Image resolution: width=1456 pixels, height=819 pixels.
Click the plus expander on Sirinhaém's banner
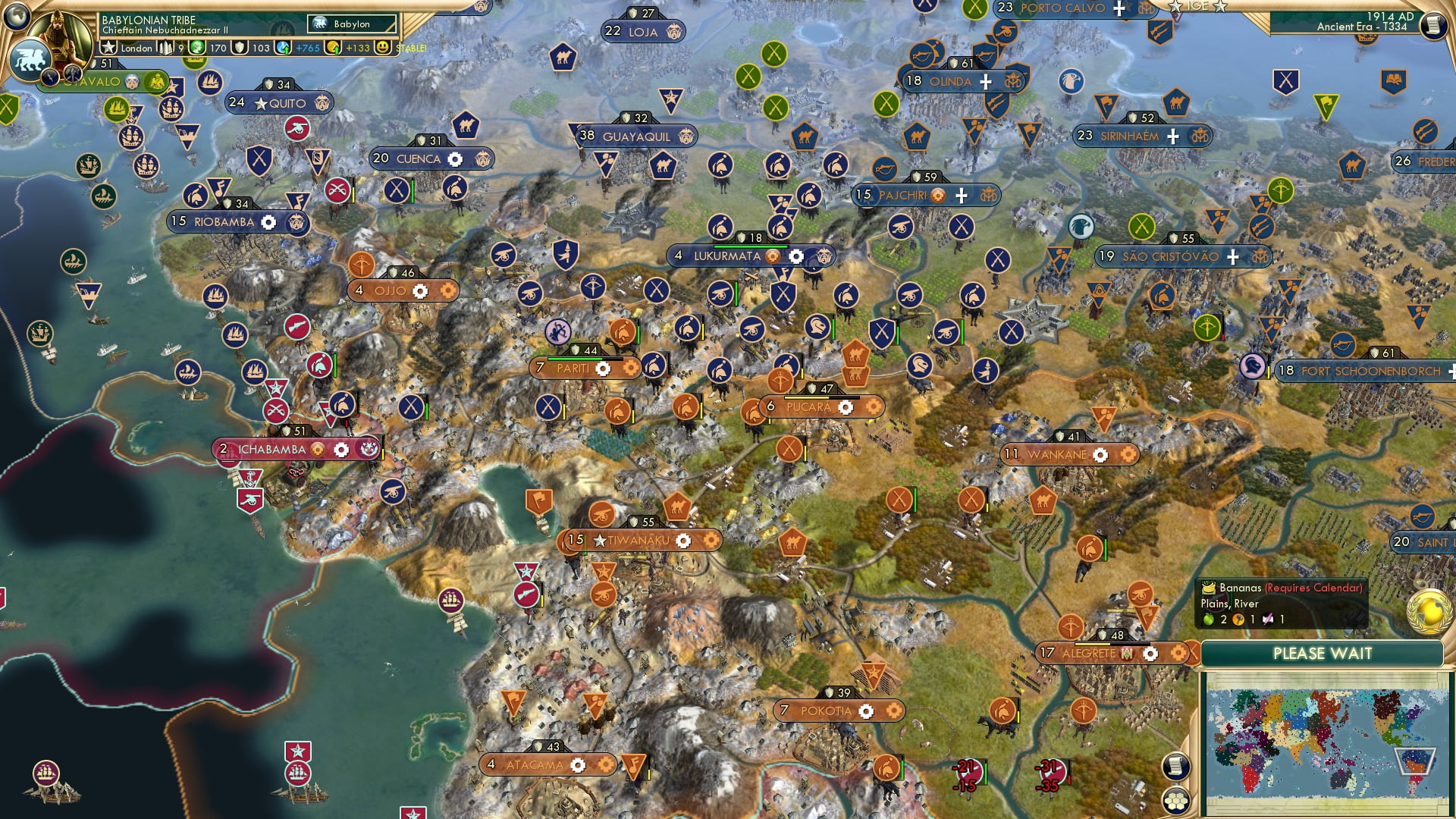click(1172, 135)
